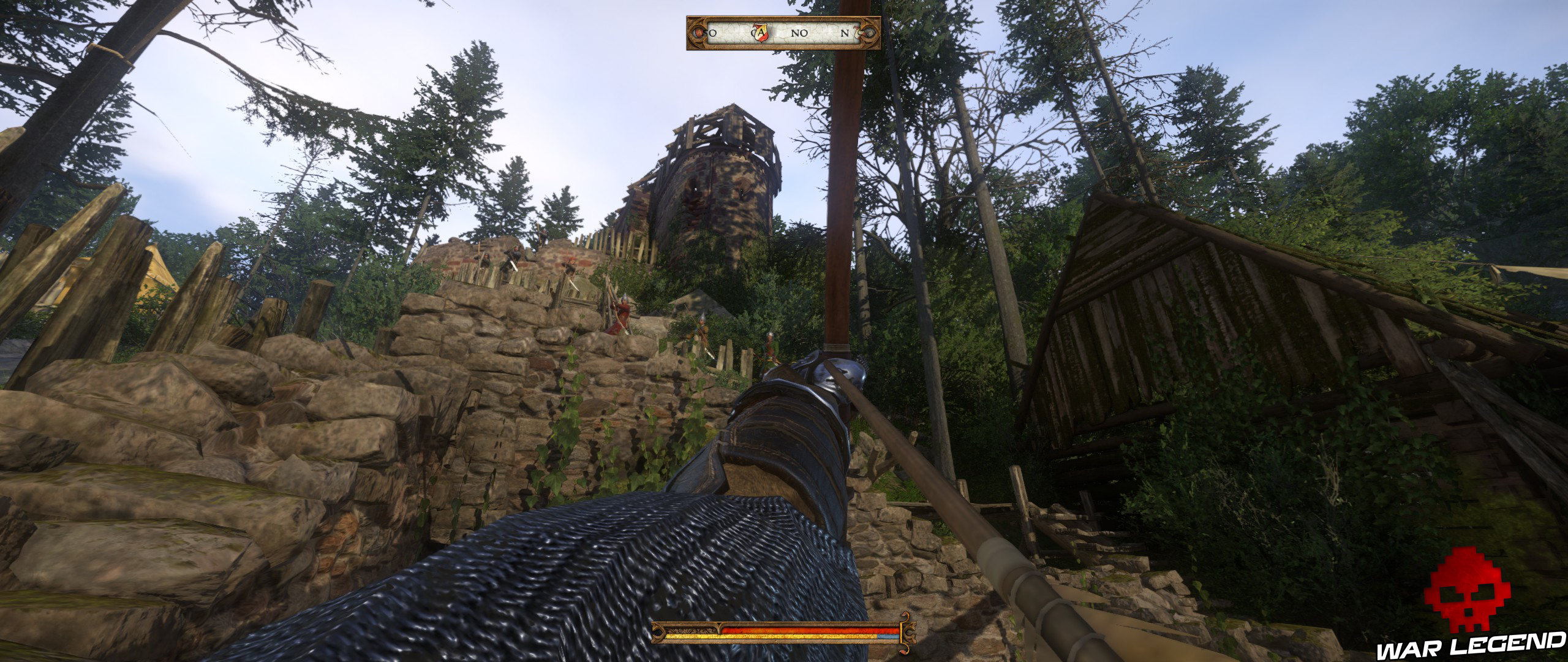This screenshot has width=1568, height=662.
Task: Click the small shield emblem at the compass left end
Action: point(698,32)
